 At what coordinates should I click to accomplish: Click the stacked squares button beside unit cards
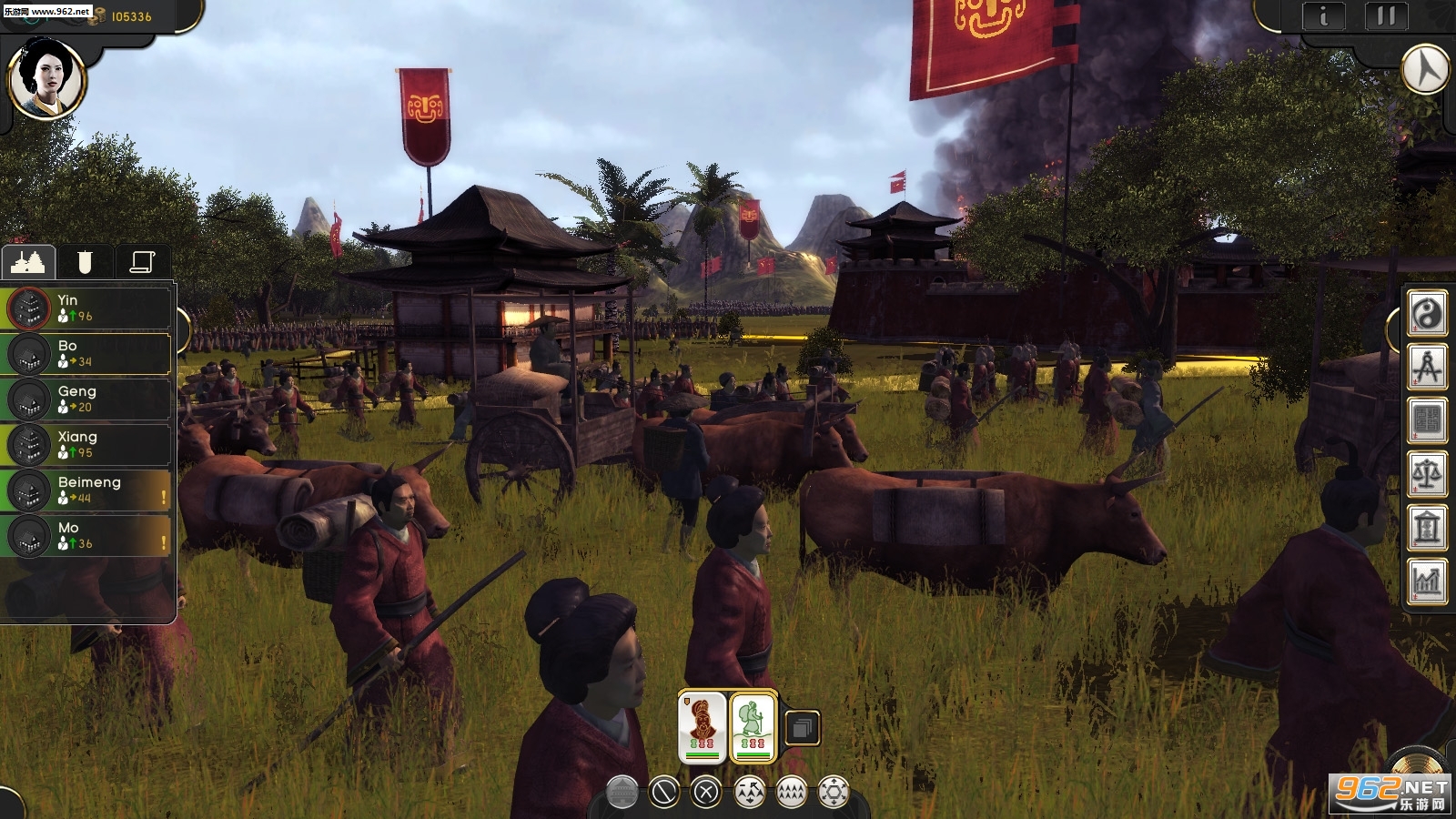coord(802,728)
